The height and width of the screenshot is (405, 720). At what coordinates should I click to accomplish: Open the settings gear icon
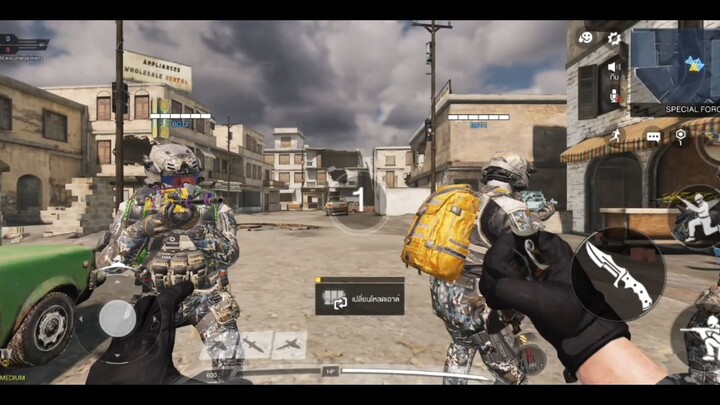tap(614, 38)
